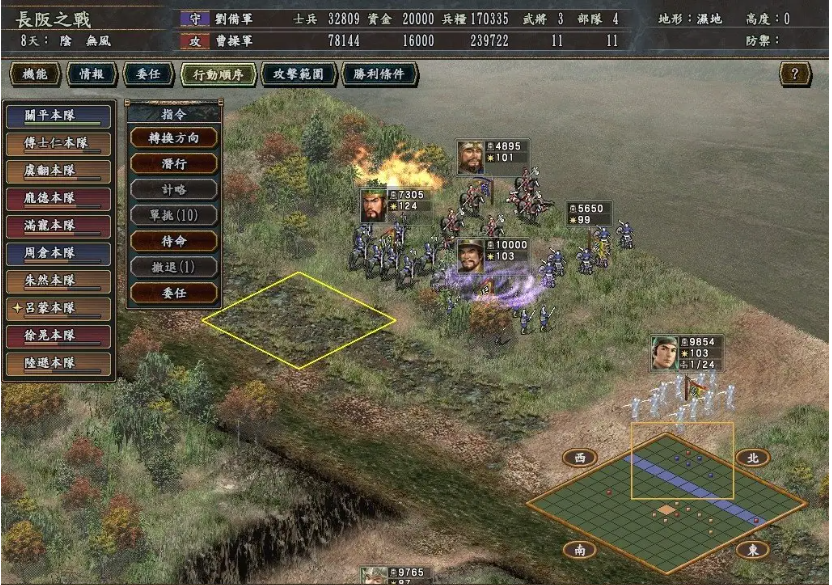Open the 機能 function menu

tap(35, 74)
